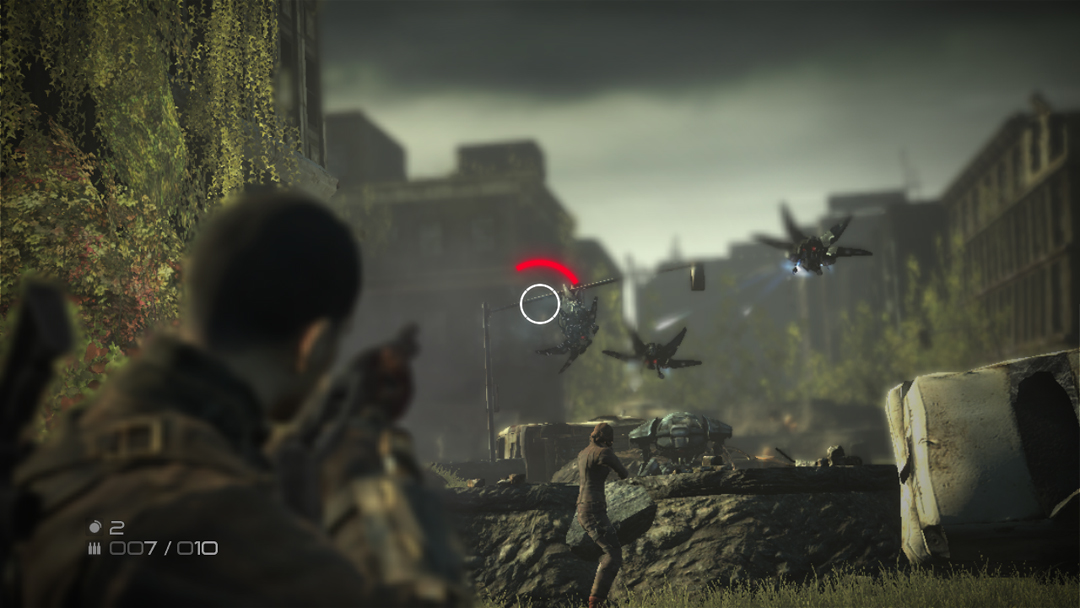1080x608 pixels.
Task: Select the grenade icon in the HUD
Action: (x=95, y=526)
